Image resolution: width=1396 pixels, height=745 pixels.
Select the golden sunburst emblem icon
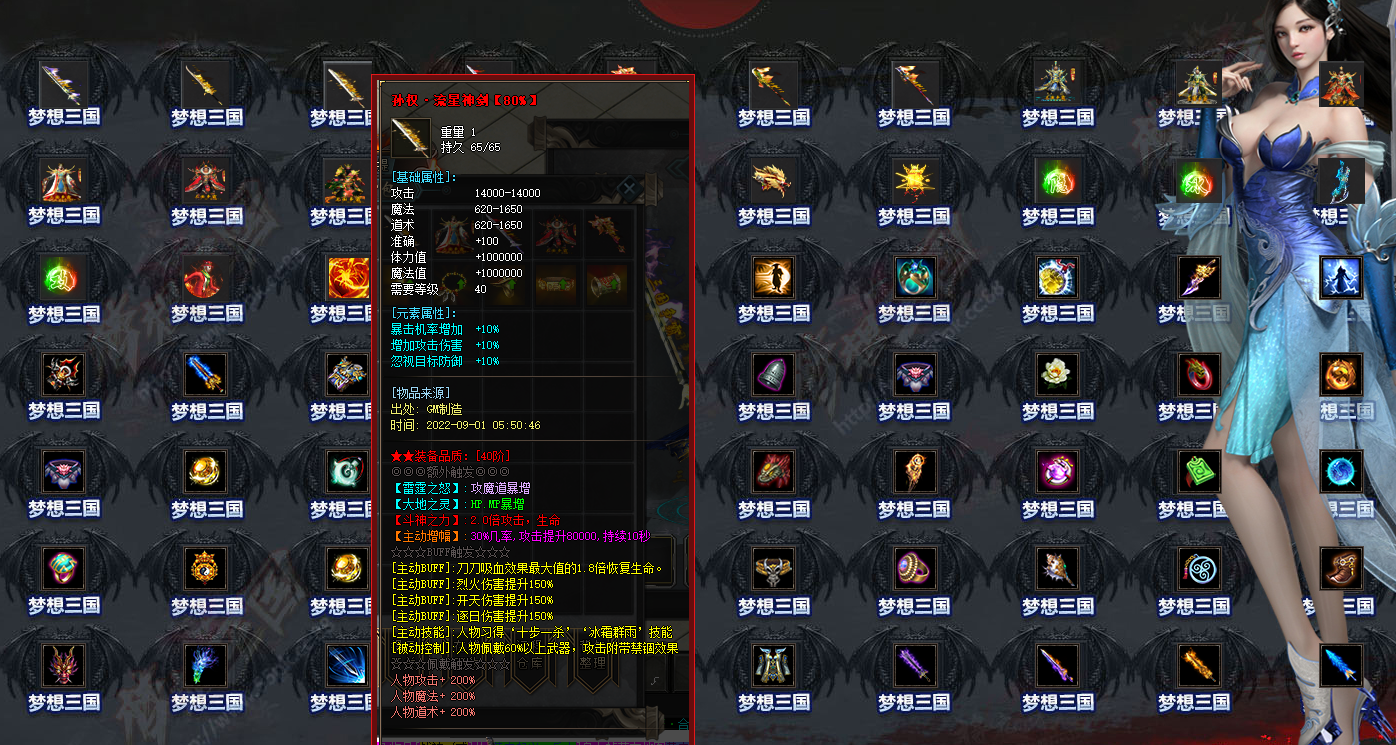(915, 181)
